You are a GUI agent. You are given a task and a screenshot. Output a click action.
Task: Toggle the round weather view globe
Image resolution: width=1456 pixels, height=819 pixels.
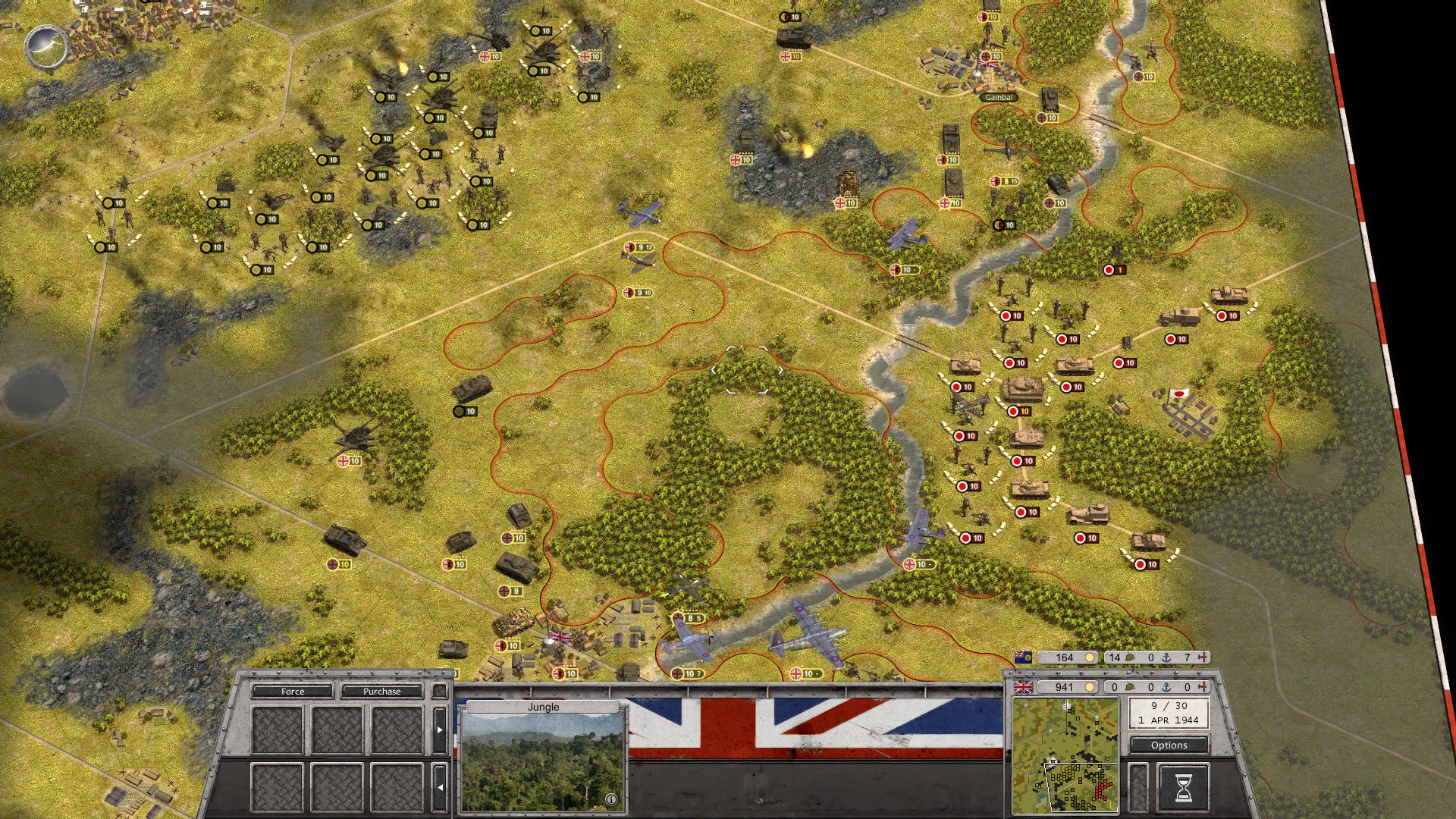[x=46, y=47]
